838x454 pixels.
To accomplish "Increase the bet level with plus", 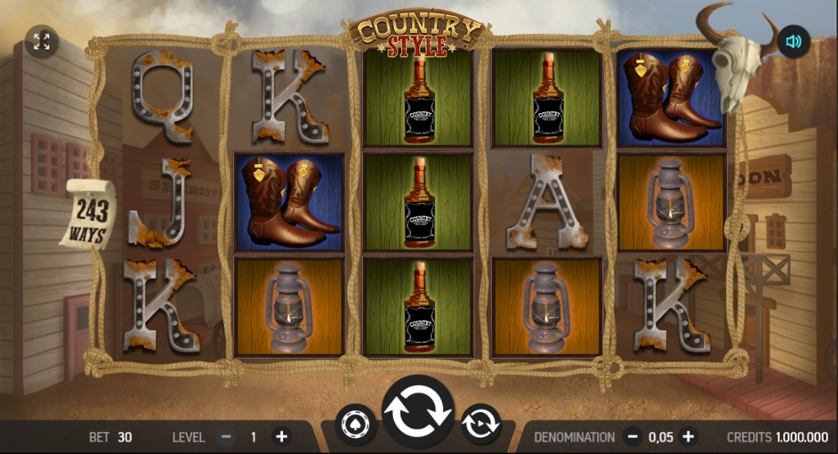I will (x=281, y=437).
